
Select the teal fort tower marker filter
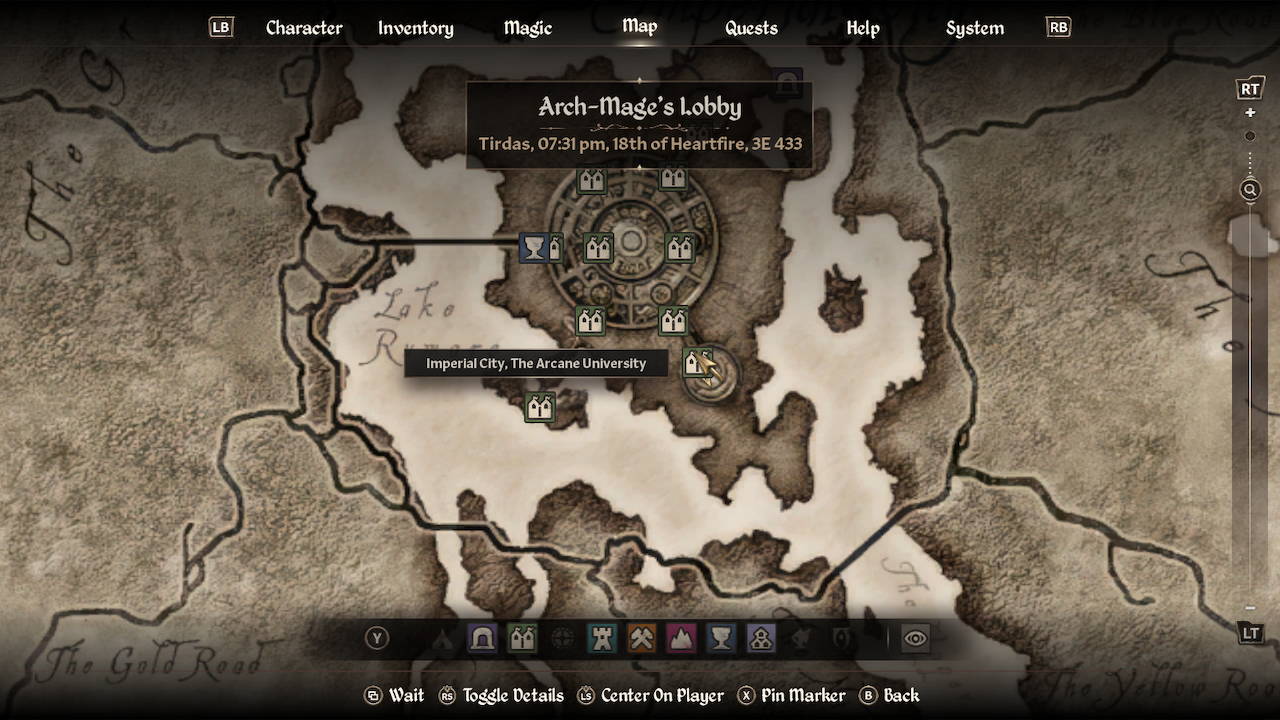coord(601,637)
